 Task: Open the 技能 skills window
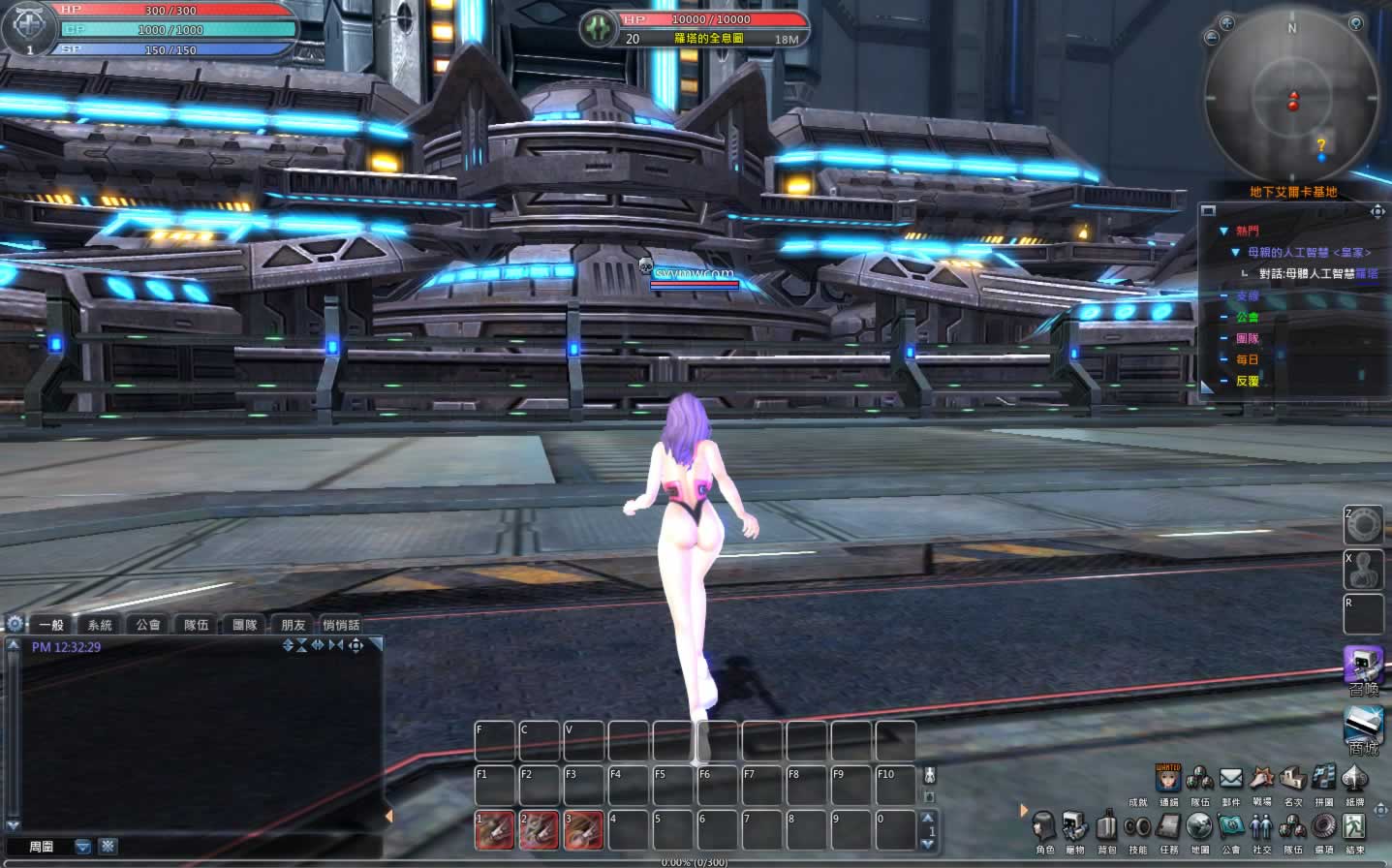(x=1137, y=827)
